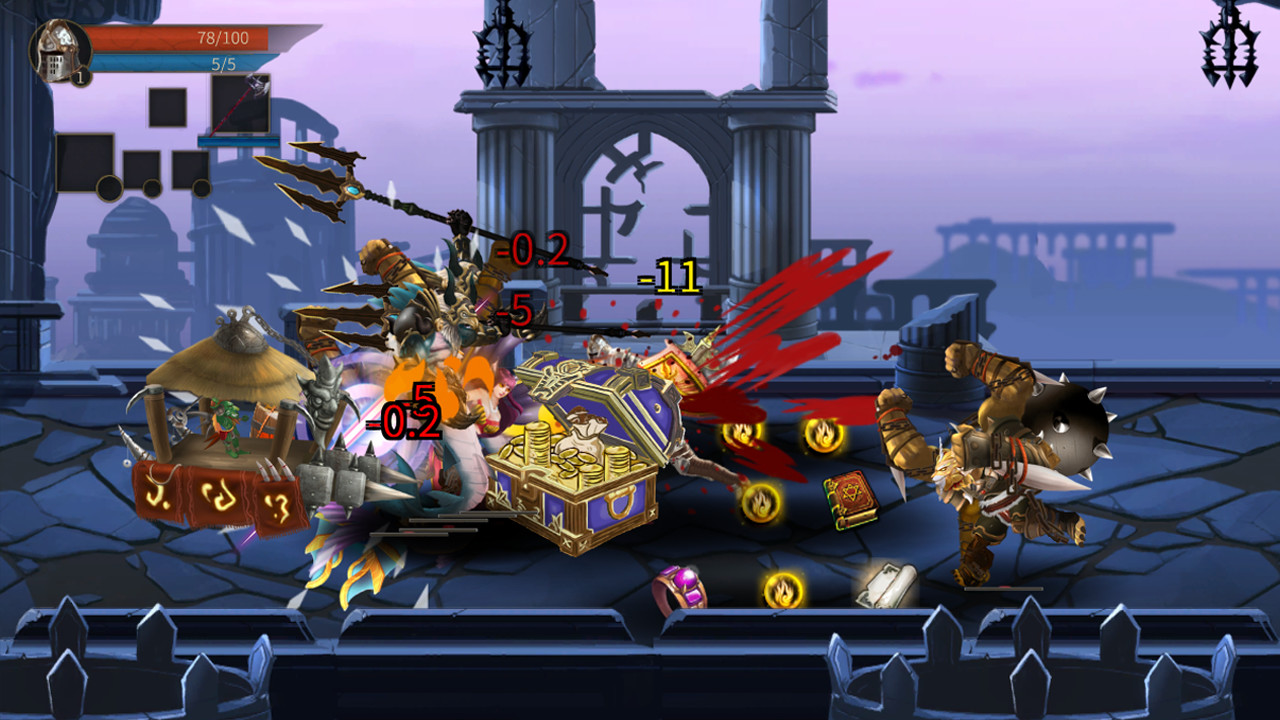1280x720 pixels.
Task: Click the cooldown bar under the weapon slot
Action: pyautogui.click(x=240, y=141)
